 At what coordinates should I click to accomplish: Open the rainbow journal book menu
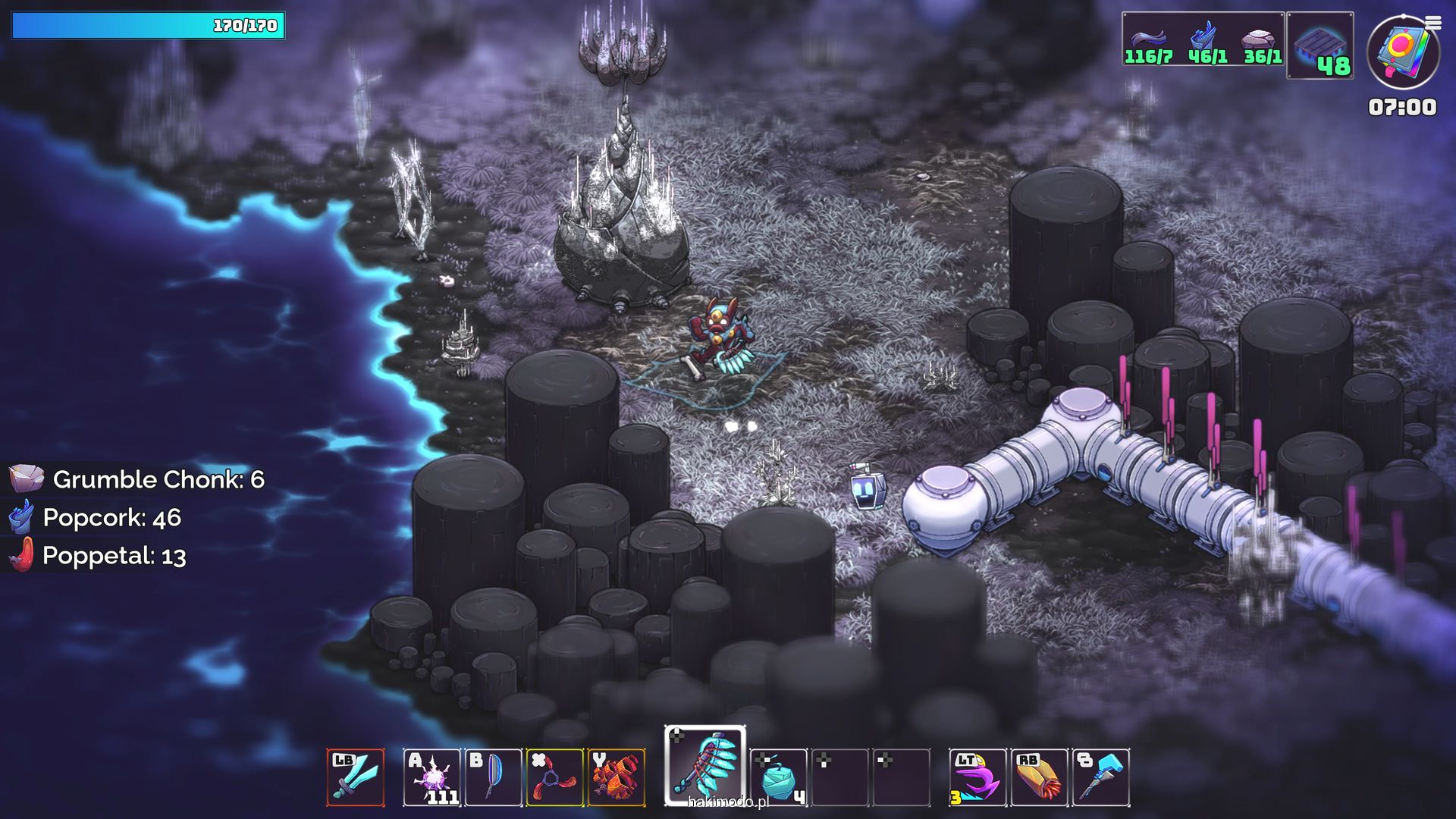click(1403, 52)
